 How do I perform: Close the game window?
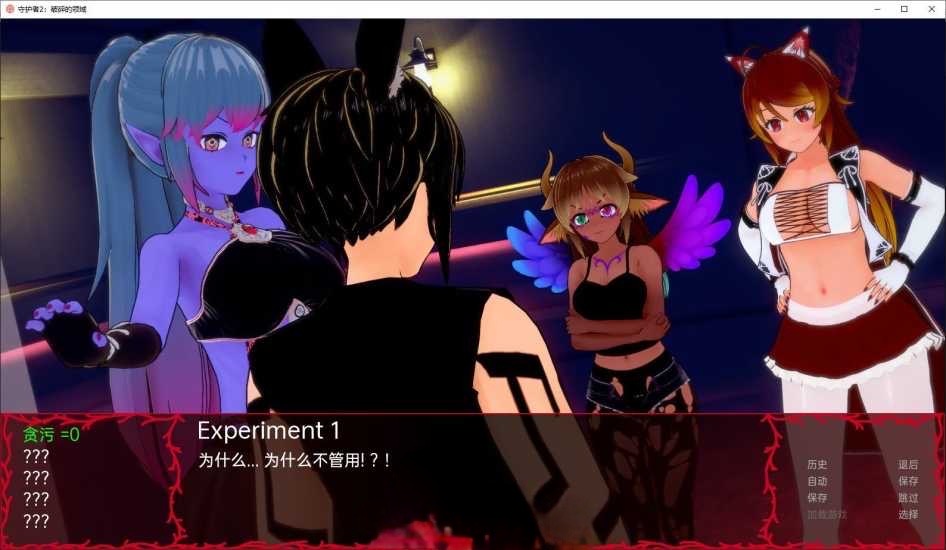click(x=931, y=9)
